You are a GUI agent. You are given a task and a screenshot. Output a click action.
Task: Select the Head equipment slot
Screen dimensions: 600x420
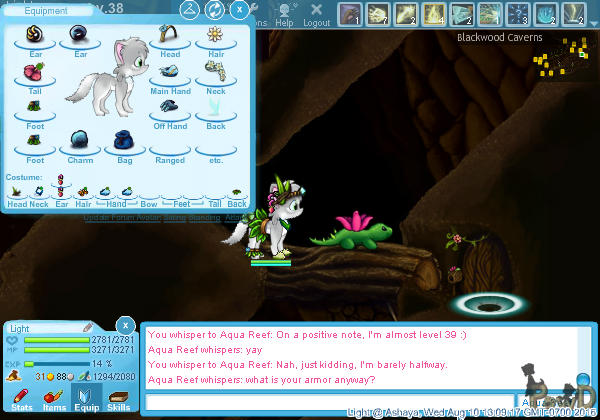169,36
